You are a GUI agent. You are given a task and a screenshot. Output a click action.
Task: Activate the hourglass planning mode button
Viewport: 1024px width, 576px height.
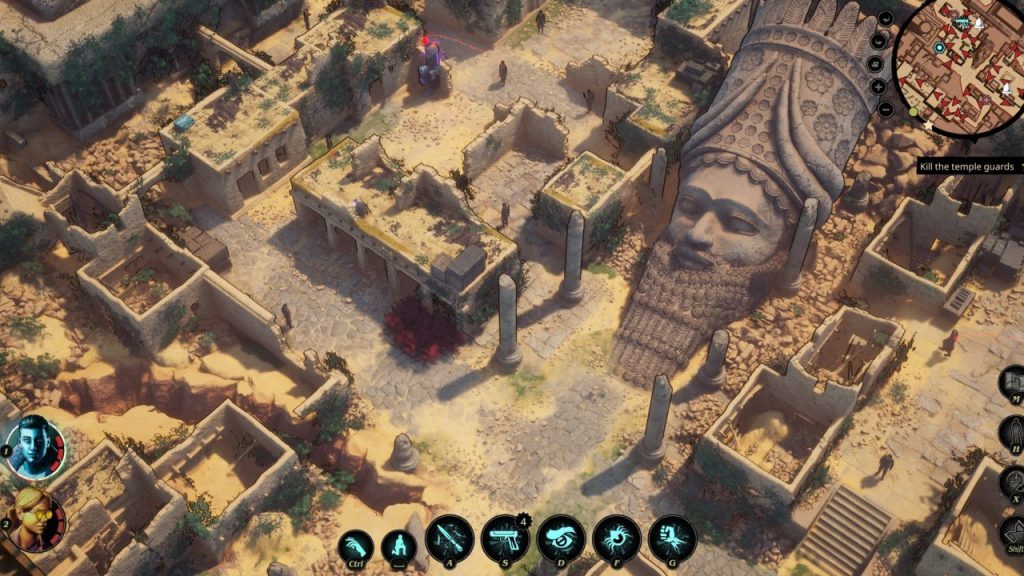[x=1012, y=531]
